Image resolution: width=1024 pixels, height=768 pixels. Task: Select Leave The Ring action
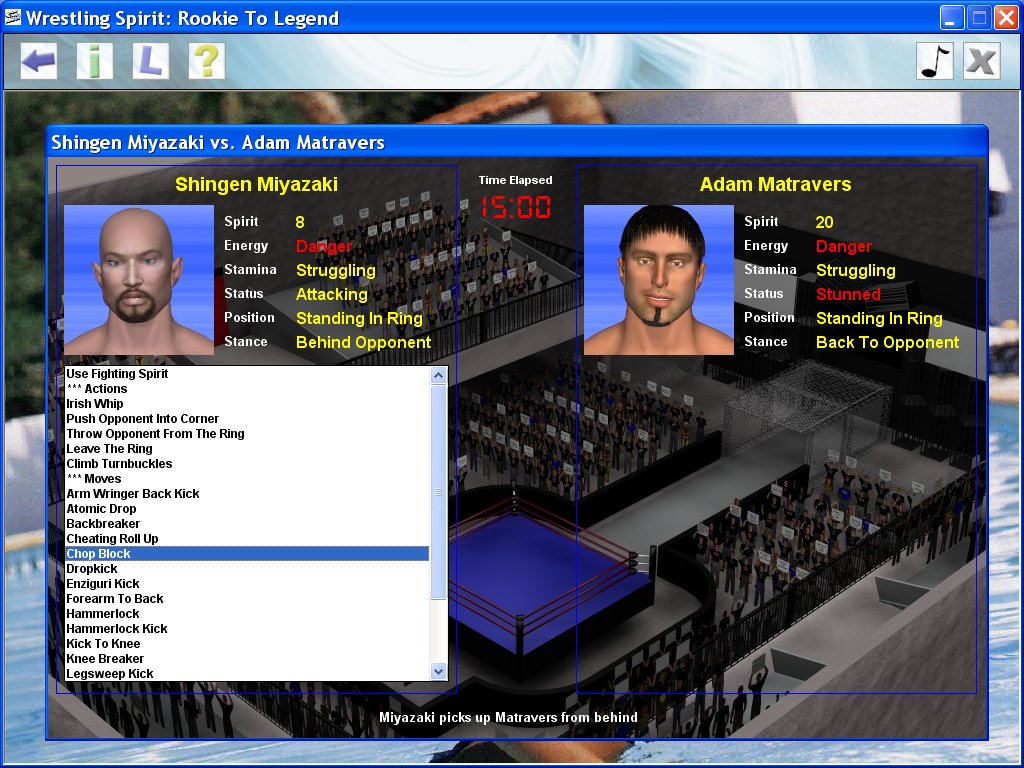(x=110, y=449)
